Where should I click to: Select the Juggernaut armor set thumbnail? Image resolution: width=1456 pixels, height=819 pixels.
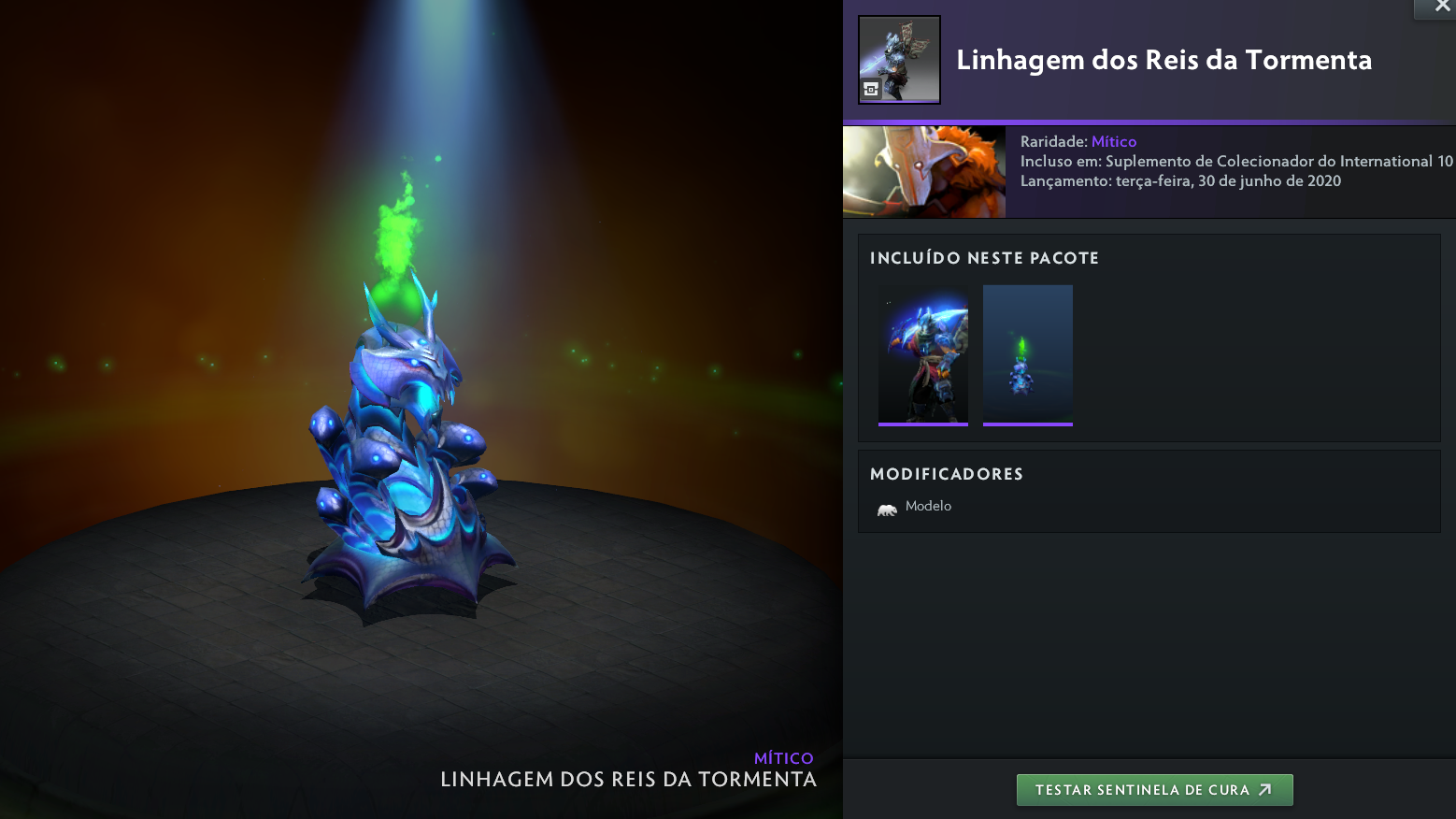pyautogui.click(x=923, y=355)
